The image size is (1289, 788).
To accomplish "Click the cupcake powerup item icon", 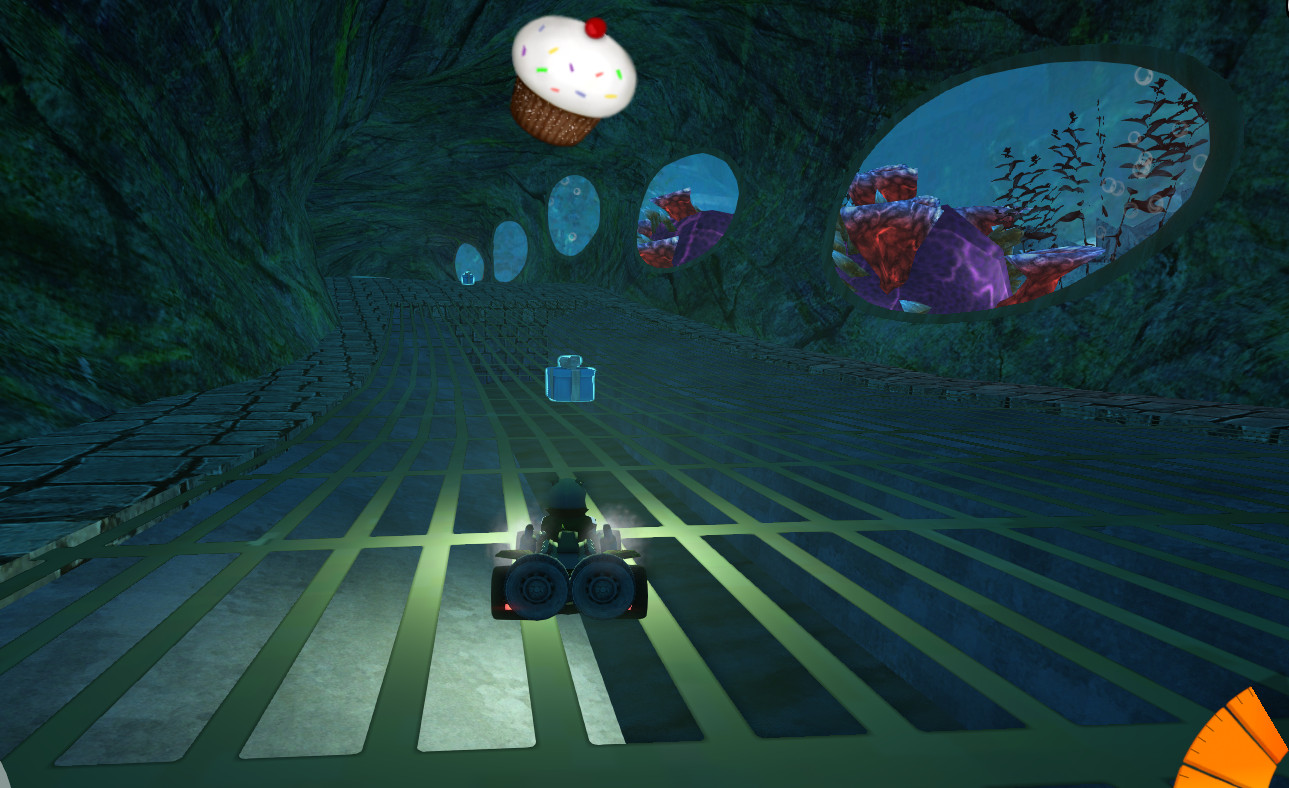I will coord(571,80).
